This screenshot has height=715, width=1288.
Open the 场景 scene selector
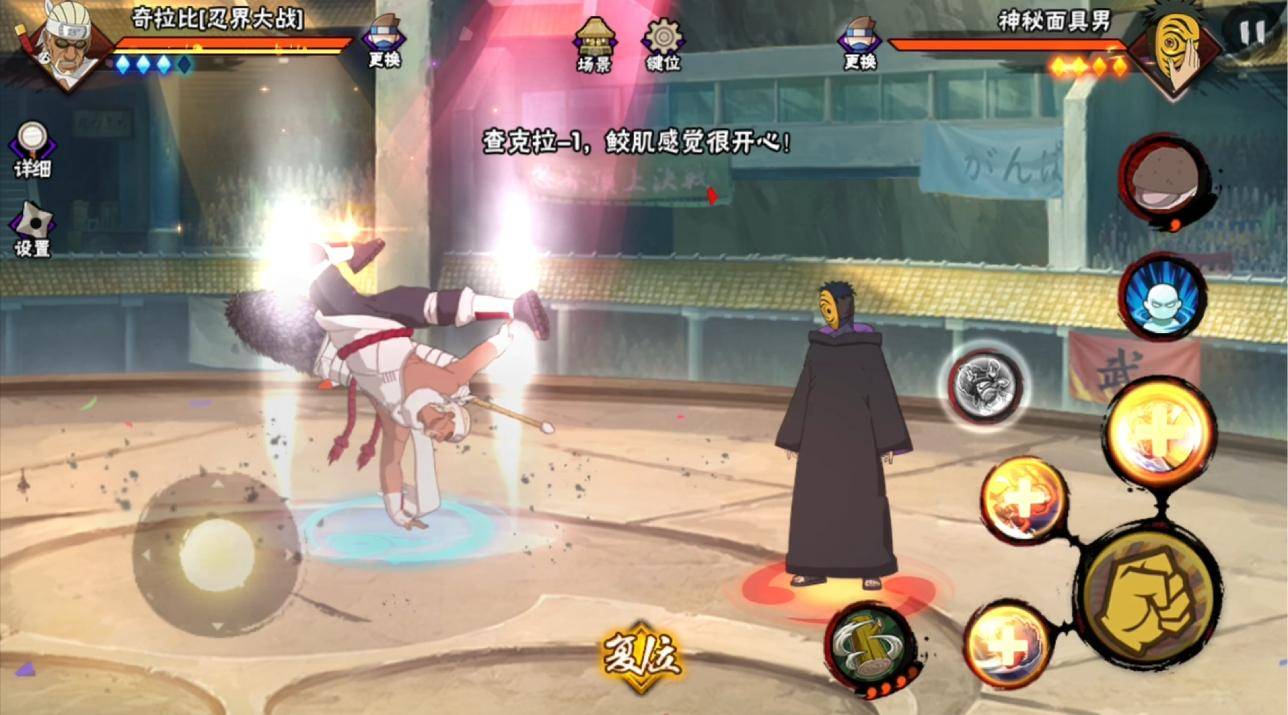click(594, 43)
